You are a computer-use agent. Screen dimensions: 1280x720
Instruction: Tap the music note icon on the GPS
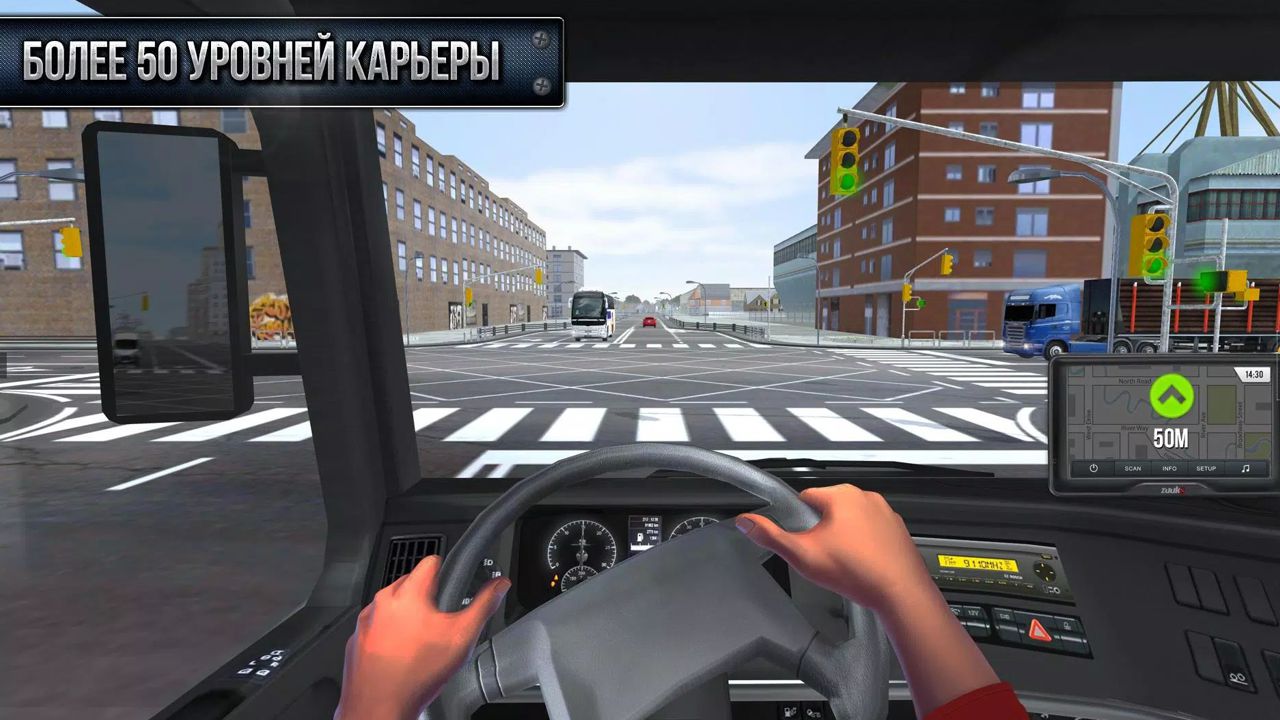coord(1245,468)
